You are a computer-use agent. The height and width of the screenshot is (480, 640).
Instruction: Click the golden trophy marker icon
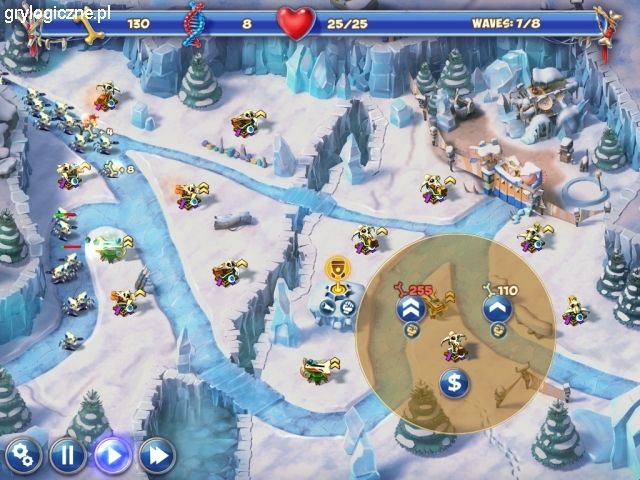point(336,271)
